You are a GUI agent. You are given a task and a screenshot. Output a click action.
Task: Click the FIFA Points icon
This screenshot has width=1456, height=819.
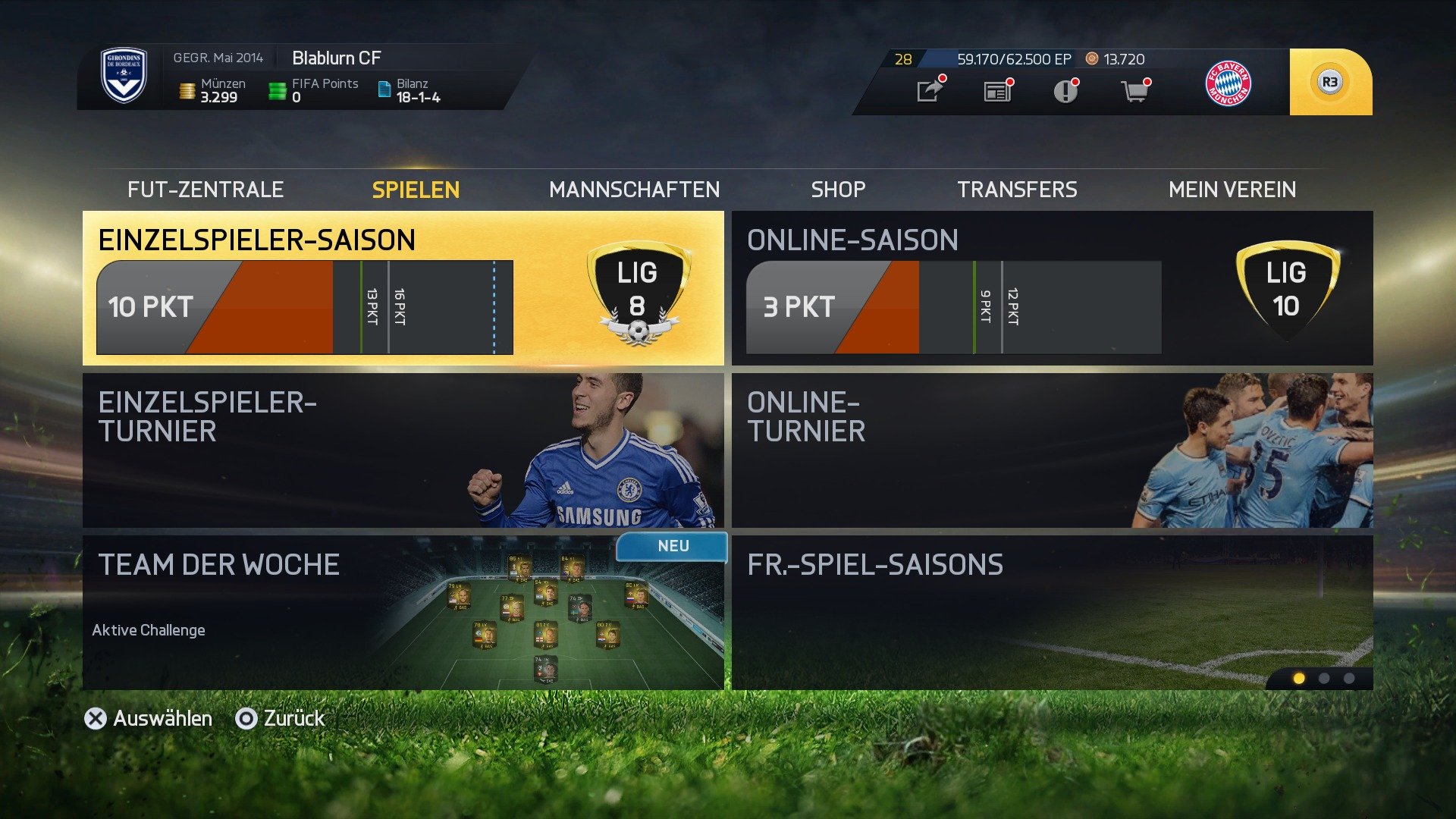tap(278, 89)
